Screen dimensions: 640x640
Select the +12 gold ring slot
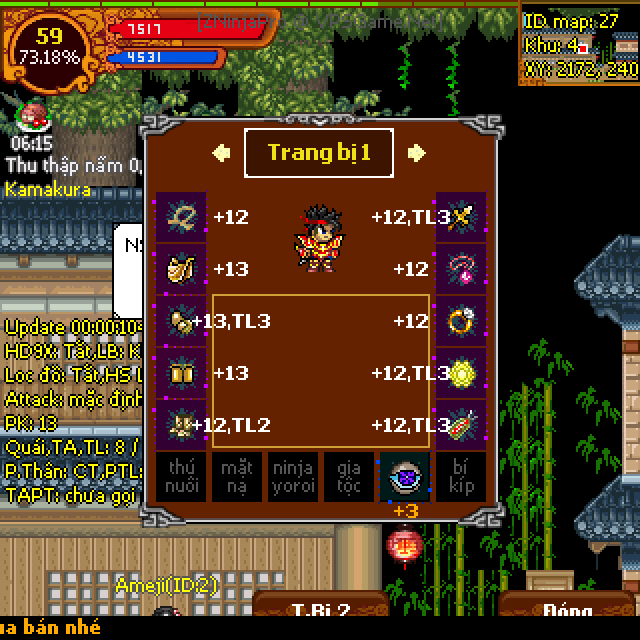click(461, 321)
